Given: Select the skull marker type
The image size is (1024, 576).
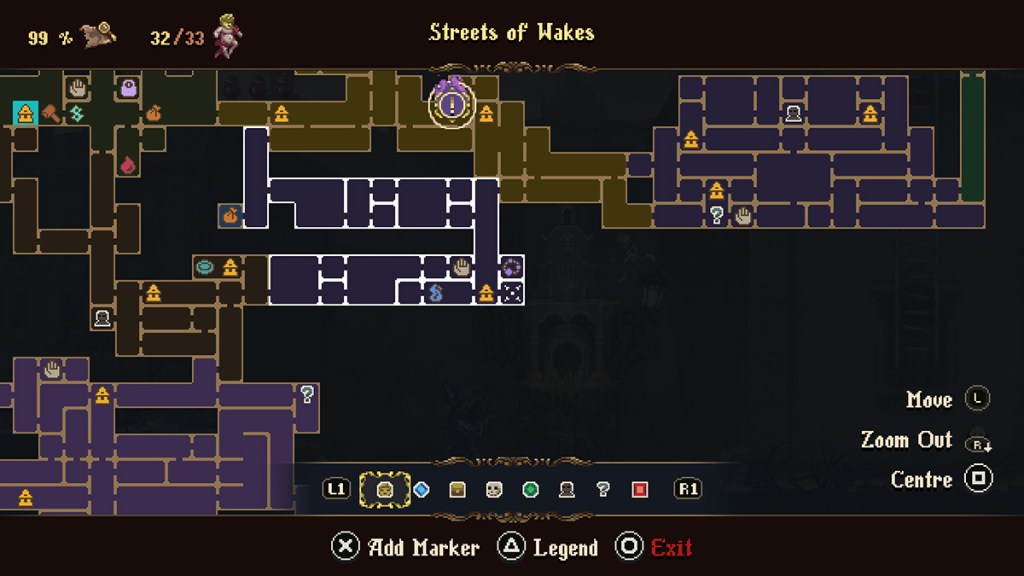Looking at the screenshot, I should coord(494,489).
